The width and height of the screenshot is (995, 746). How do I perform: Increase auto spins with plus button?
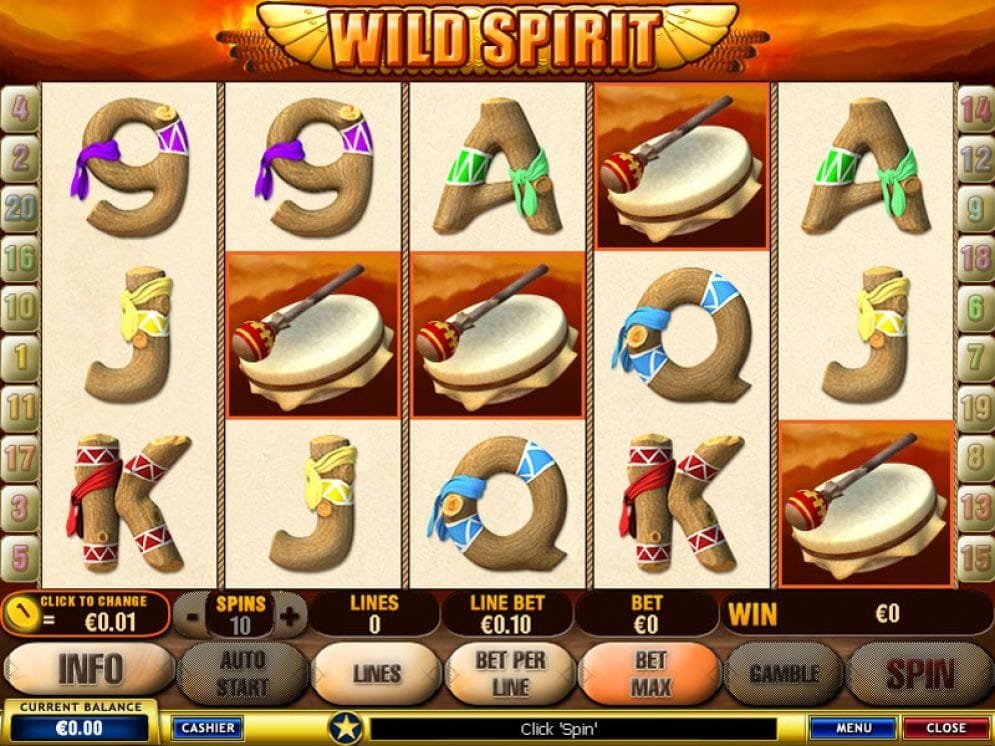[290, 616]
